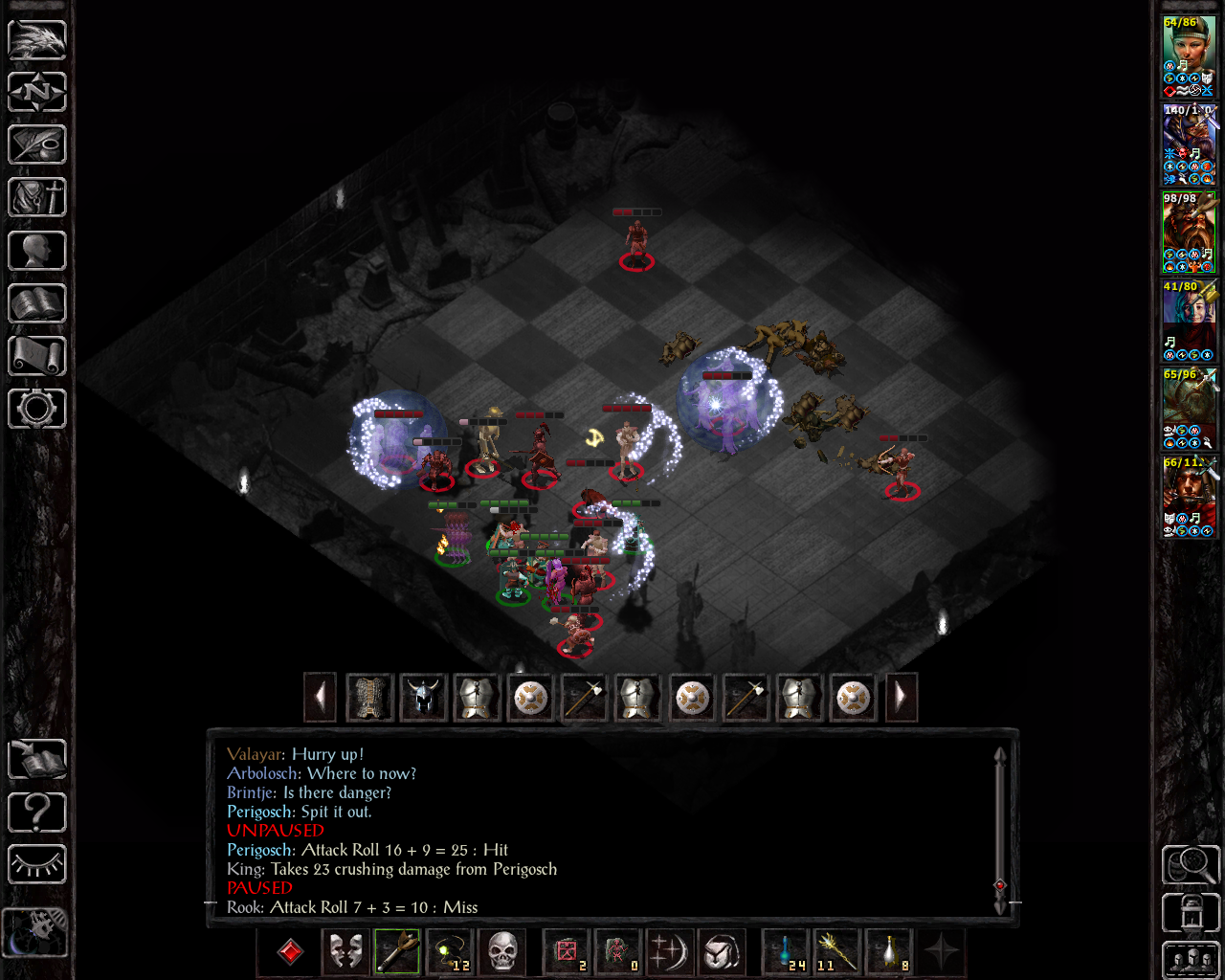The image size is (1225, 980).
Task: Open the mage spellbook
Action: 37,303
